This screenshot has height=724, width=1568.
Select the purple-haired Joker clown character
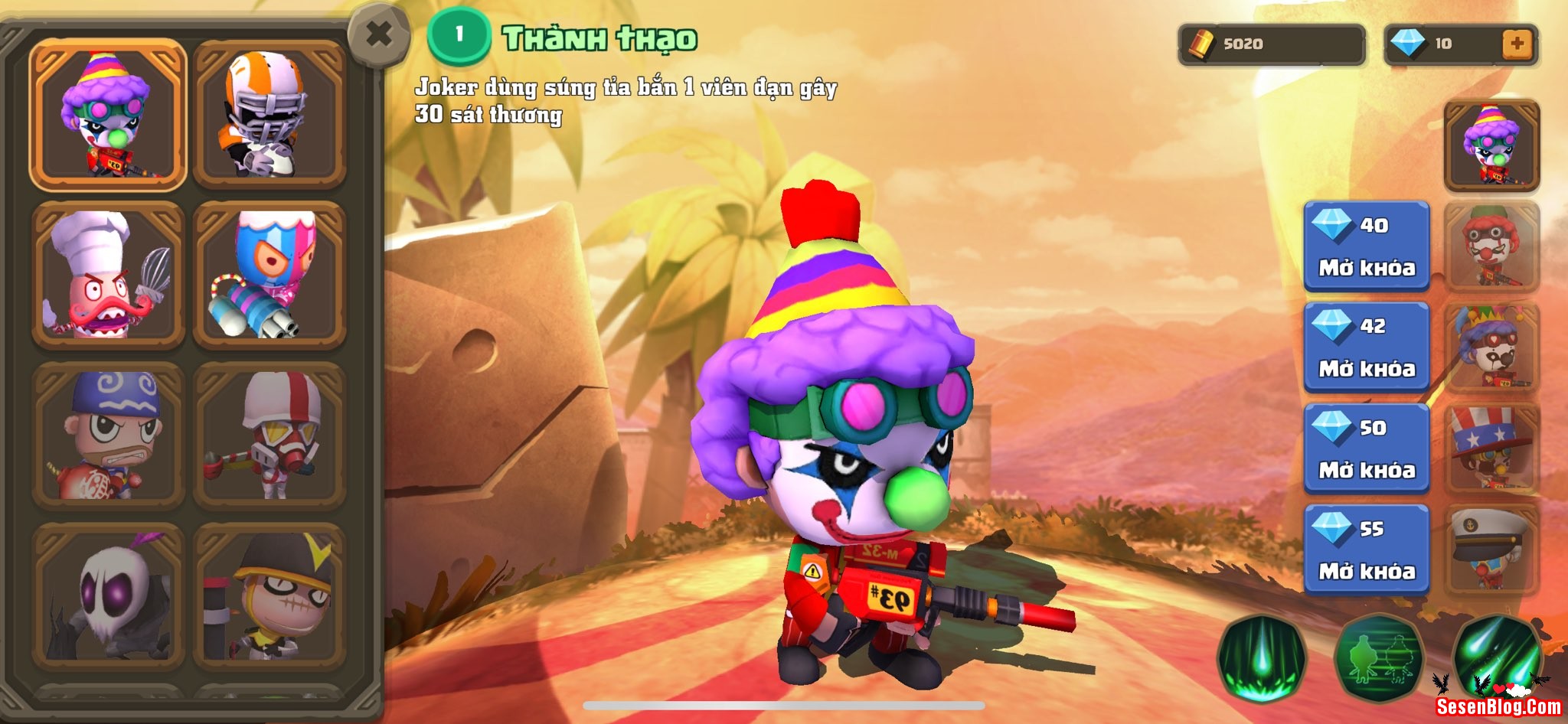[x=108, y=115]
